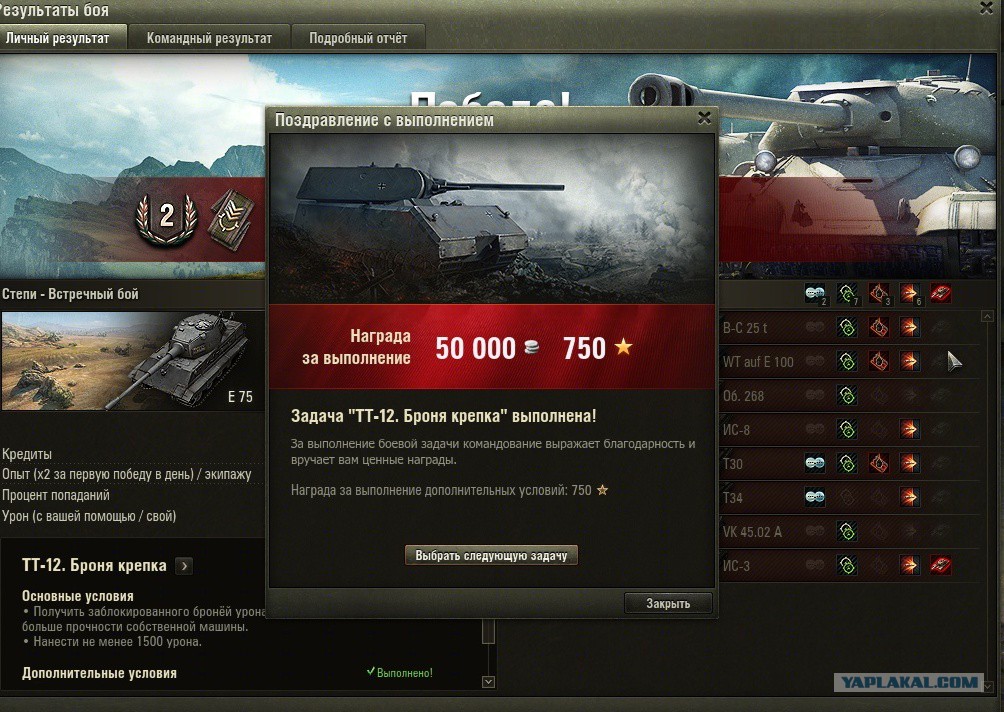Screen dimensions: 1004x712
Task: Show the Подробный отчёт tab
Action: point(358,39)
